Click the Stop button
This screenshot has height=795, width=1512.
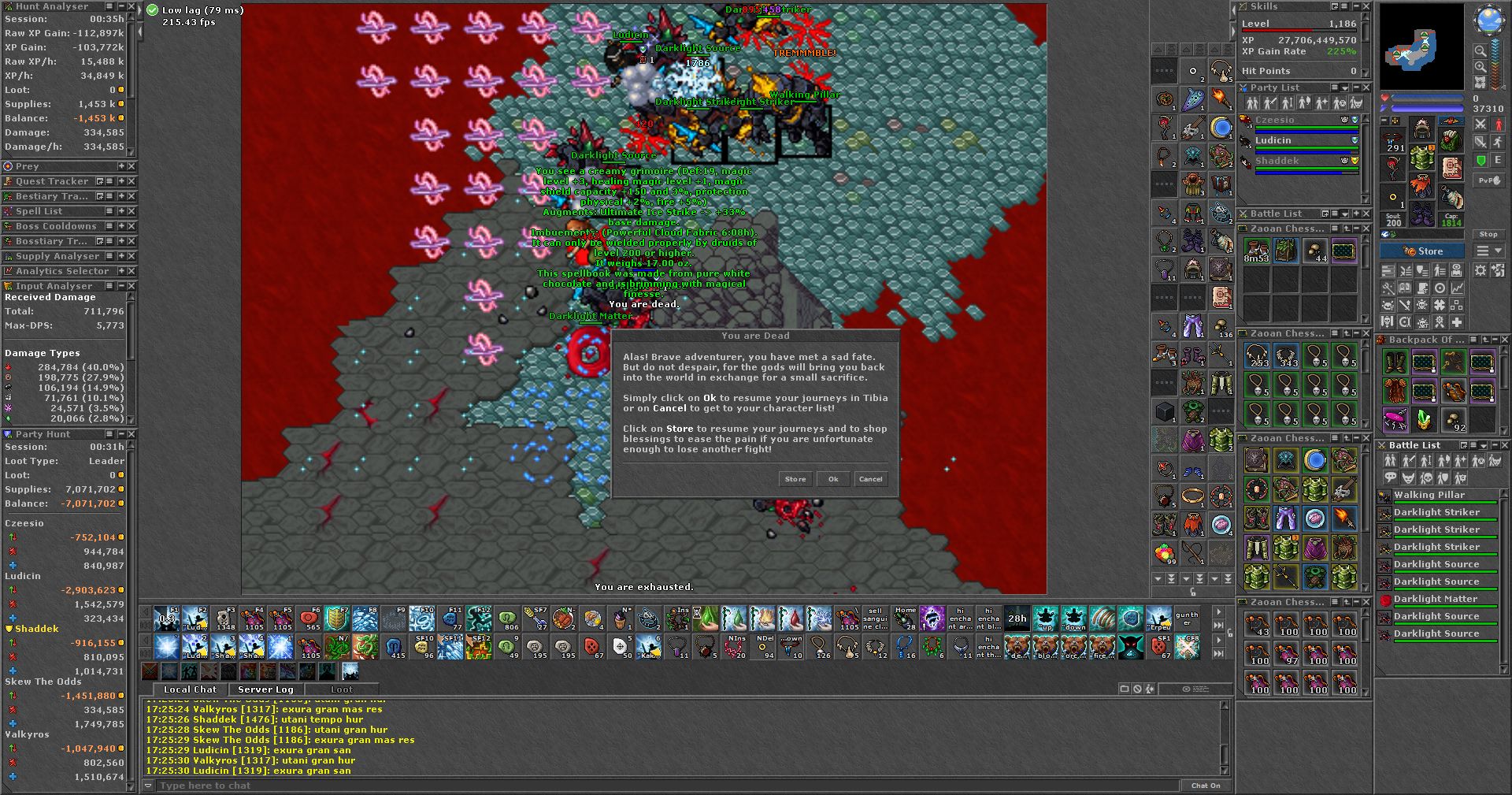click(x=1488, y=234)
